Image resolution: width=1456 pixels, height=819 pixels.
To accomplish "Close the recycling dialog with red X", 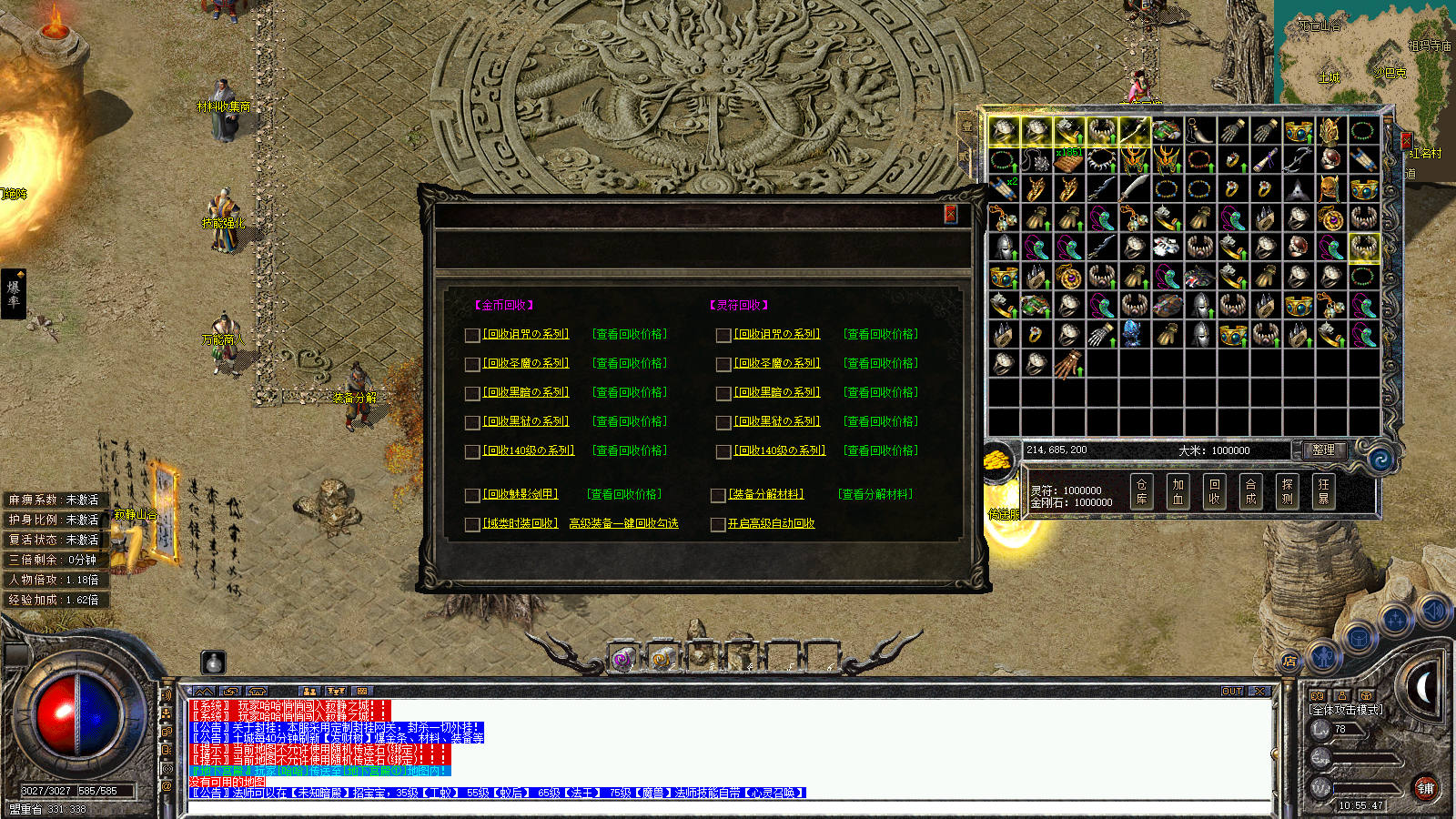I will (x=950, y=214).
